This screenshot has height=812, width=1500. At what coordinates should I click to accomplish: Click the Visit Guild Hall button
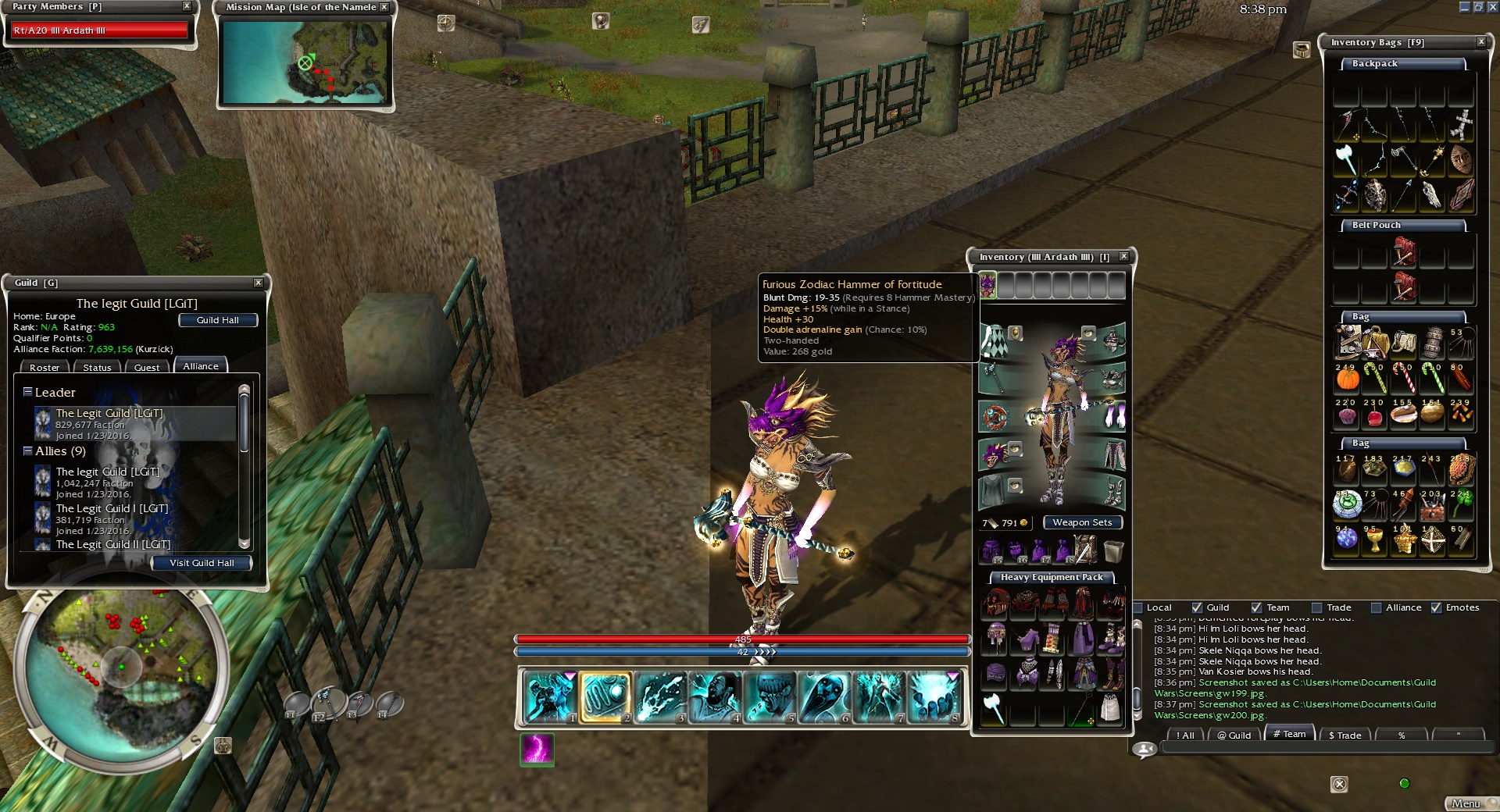[x=202, y=563]
